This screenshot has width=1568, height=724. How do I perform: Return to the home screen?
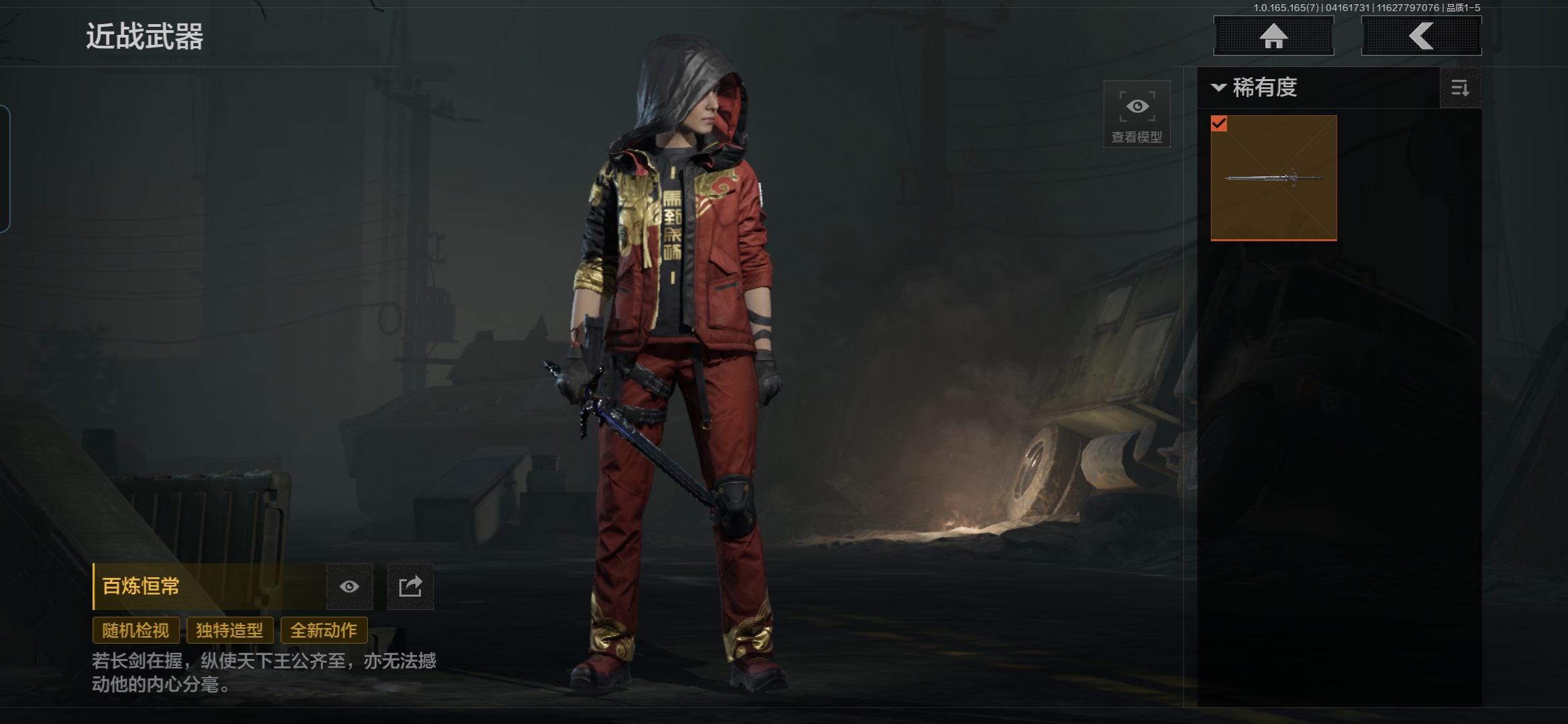tap(1273, 36)
